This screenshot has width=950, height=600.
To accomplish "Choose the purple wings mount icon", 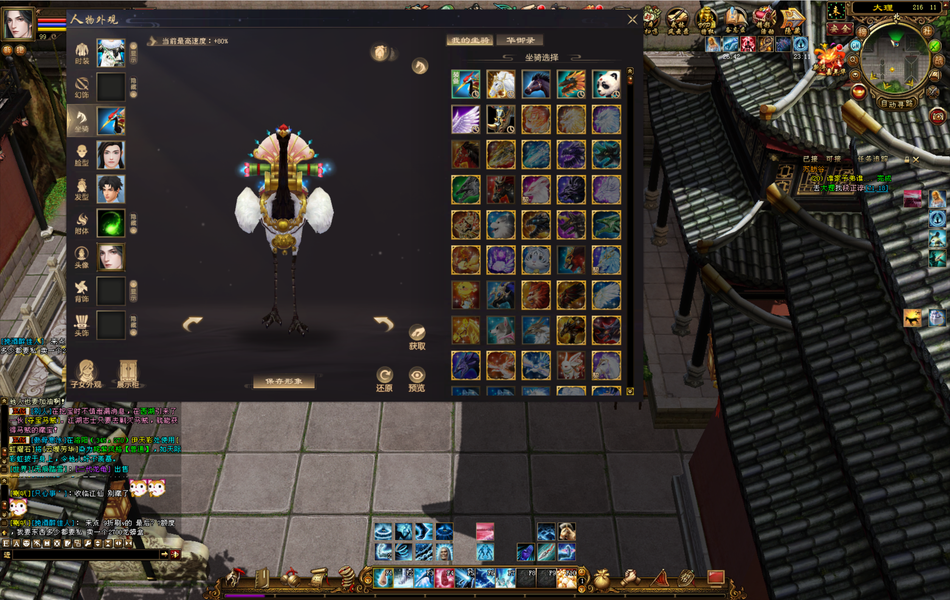I will (466, 120).
